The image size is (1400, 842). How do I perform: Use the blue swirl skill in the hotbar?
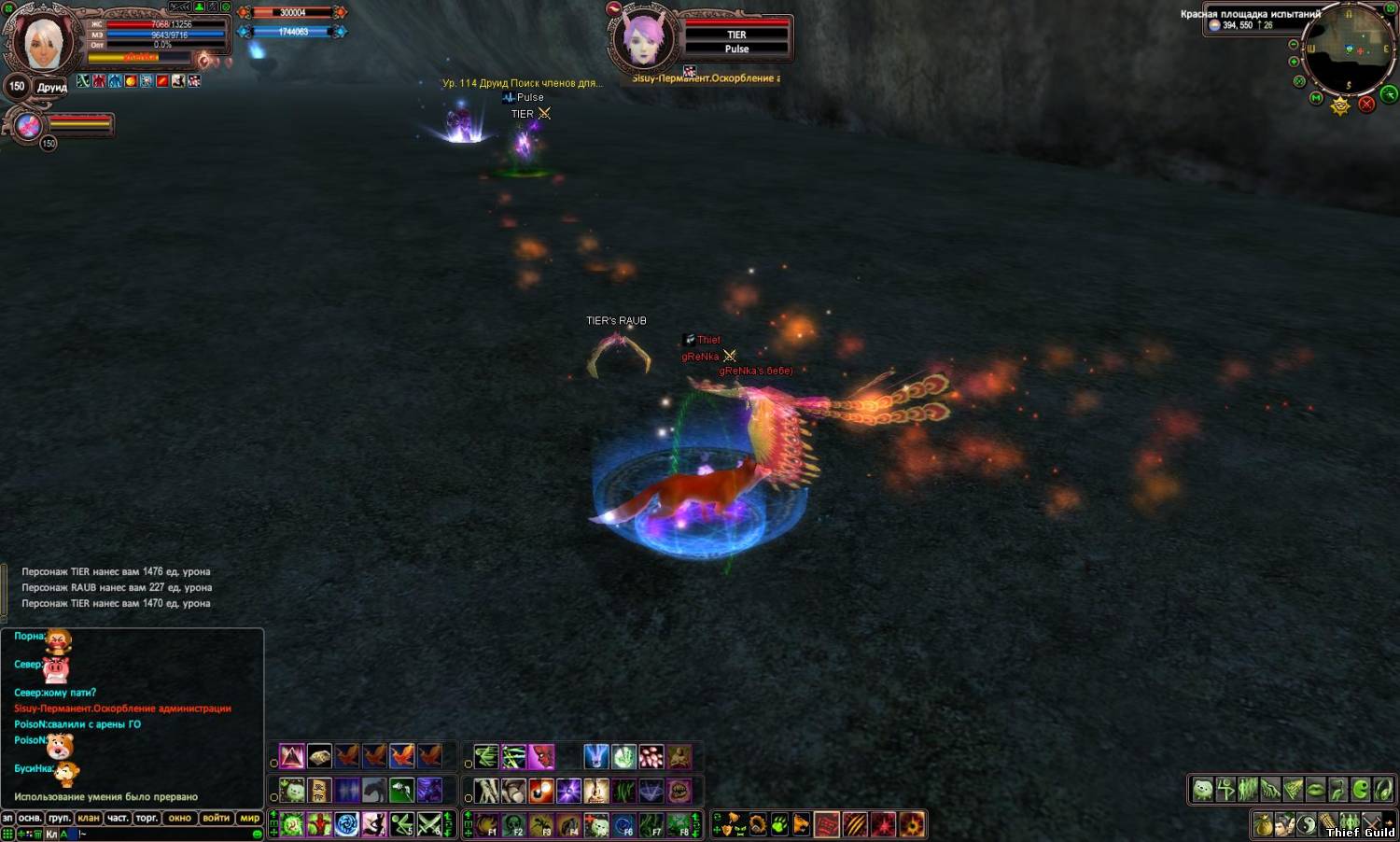346,824
